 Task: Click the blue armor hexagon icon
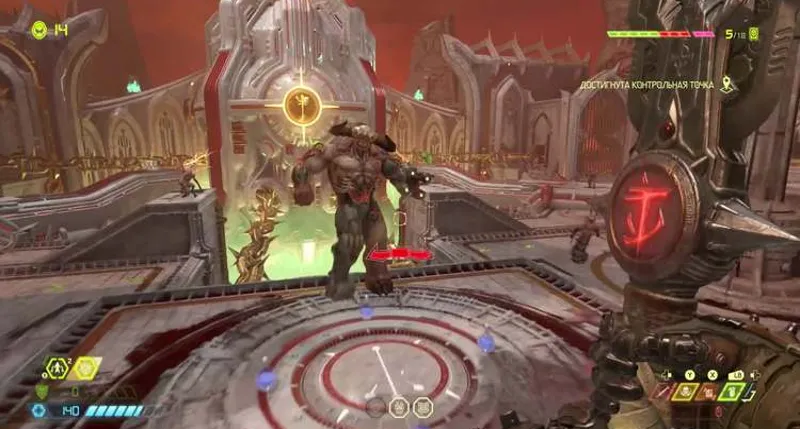pyautogui.click(x=40, y=410)
